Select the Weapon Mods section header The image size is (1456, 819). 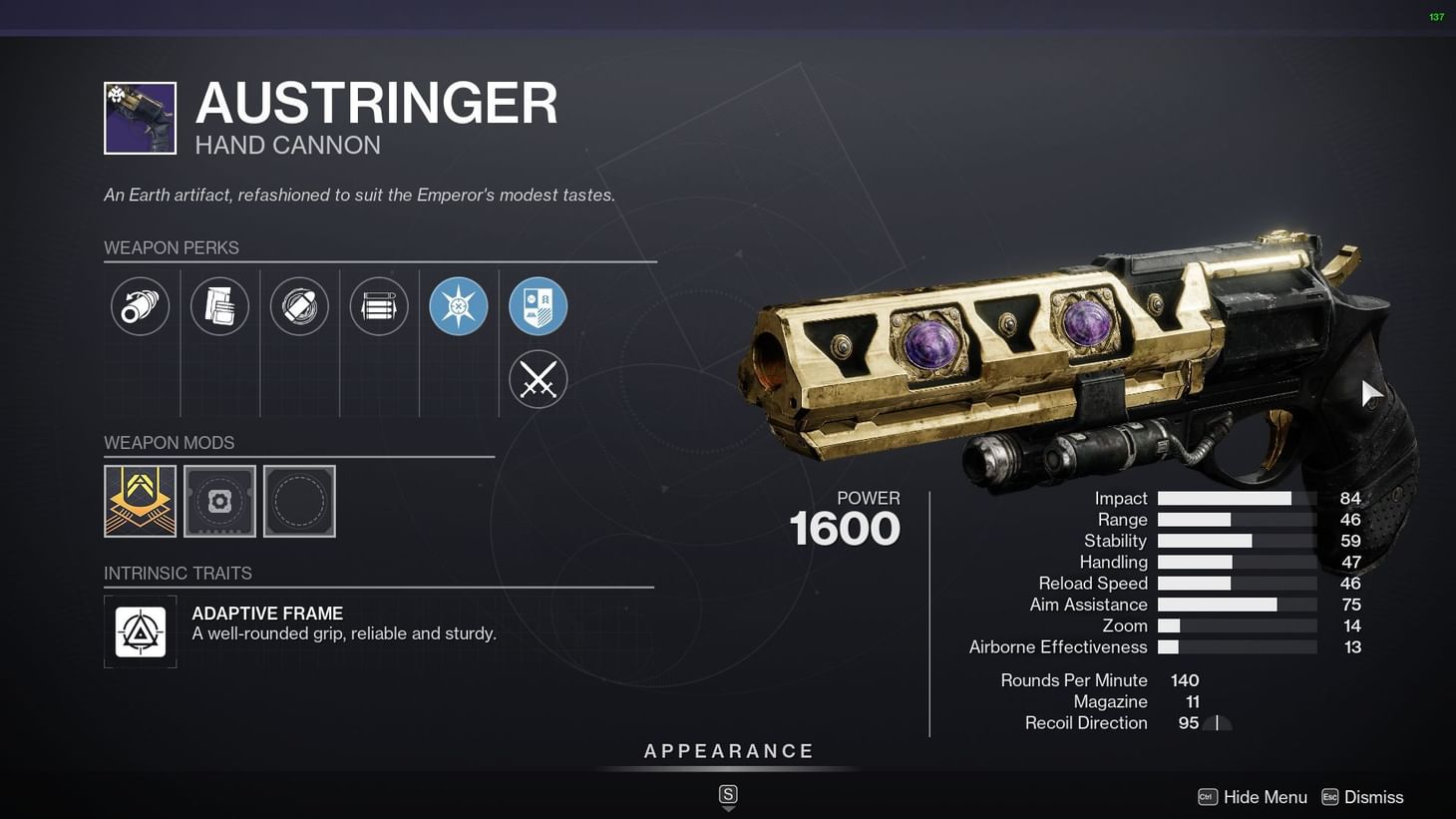click(x=169, y=442)
